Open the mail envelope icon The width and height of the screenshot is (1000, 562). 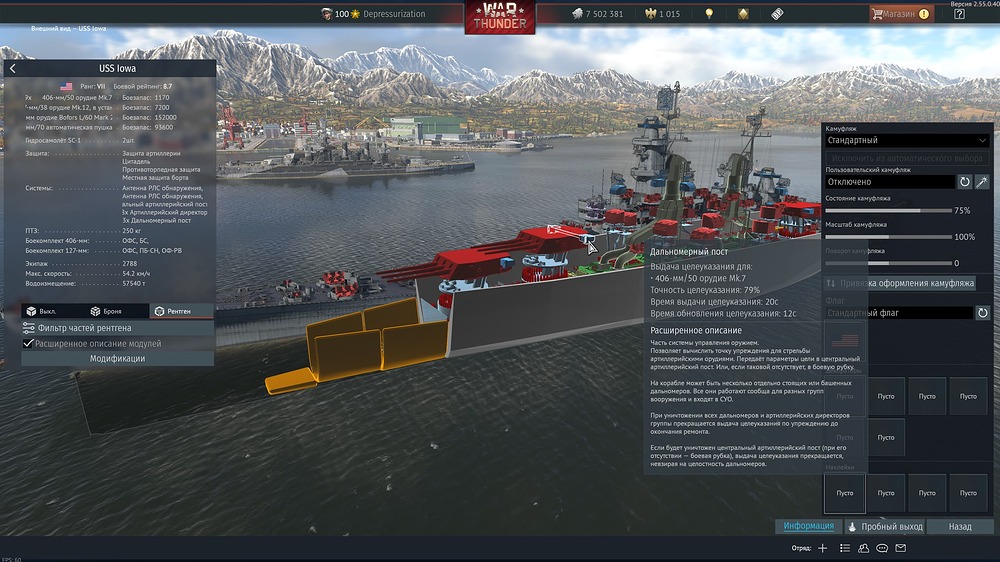click(x=900, y=548)
